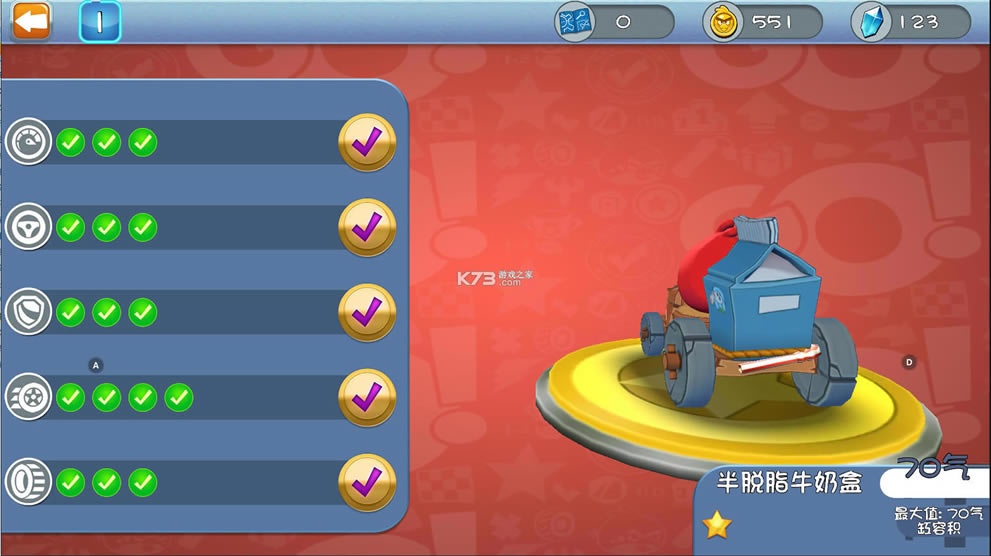Click the steering wheel upgrade icon
Screen dimensions: 991x556
pyautogui.click(x=28, y=228)
